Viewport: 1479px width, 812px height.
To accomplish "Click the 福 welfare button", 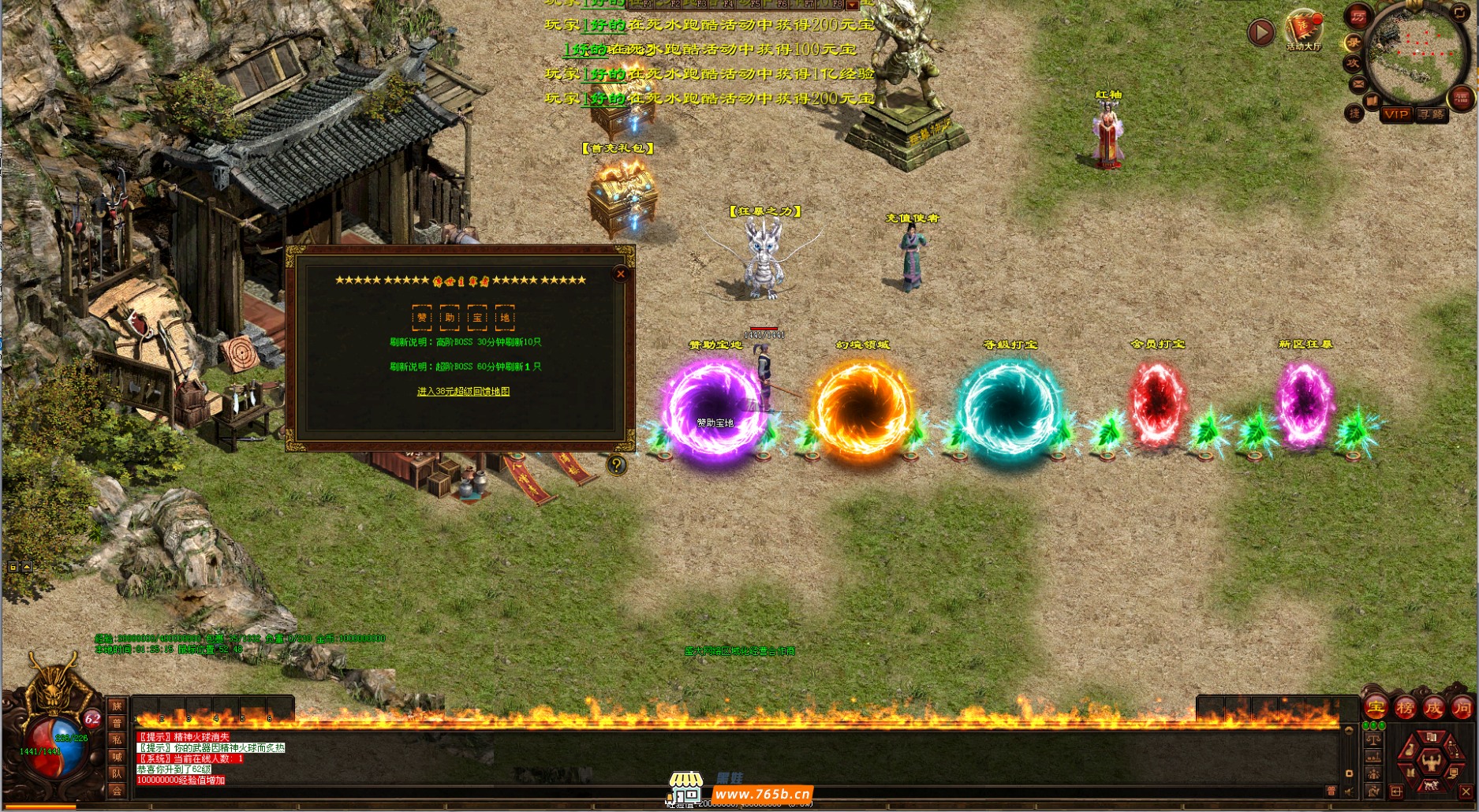I will click(x=1461, y=98).
